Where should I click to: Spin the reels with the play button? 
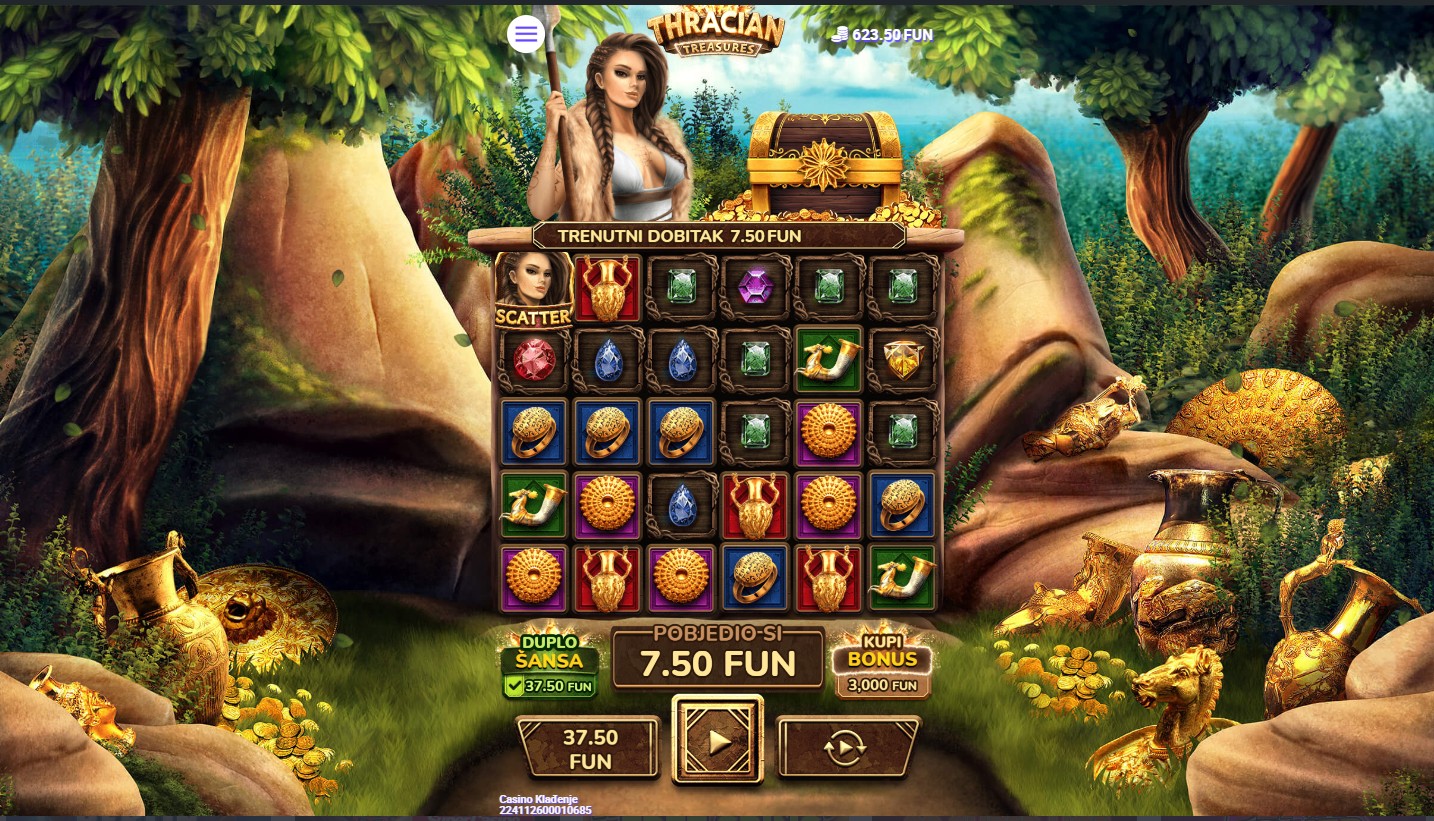pyautogui.click(x=717, y=741)
